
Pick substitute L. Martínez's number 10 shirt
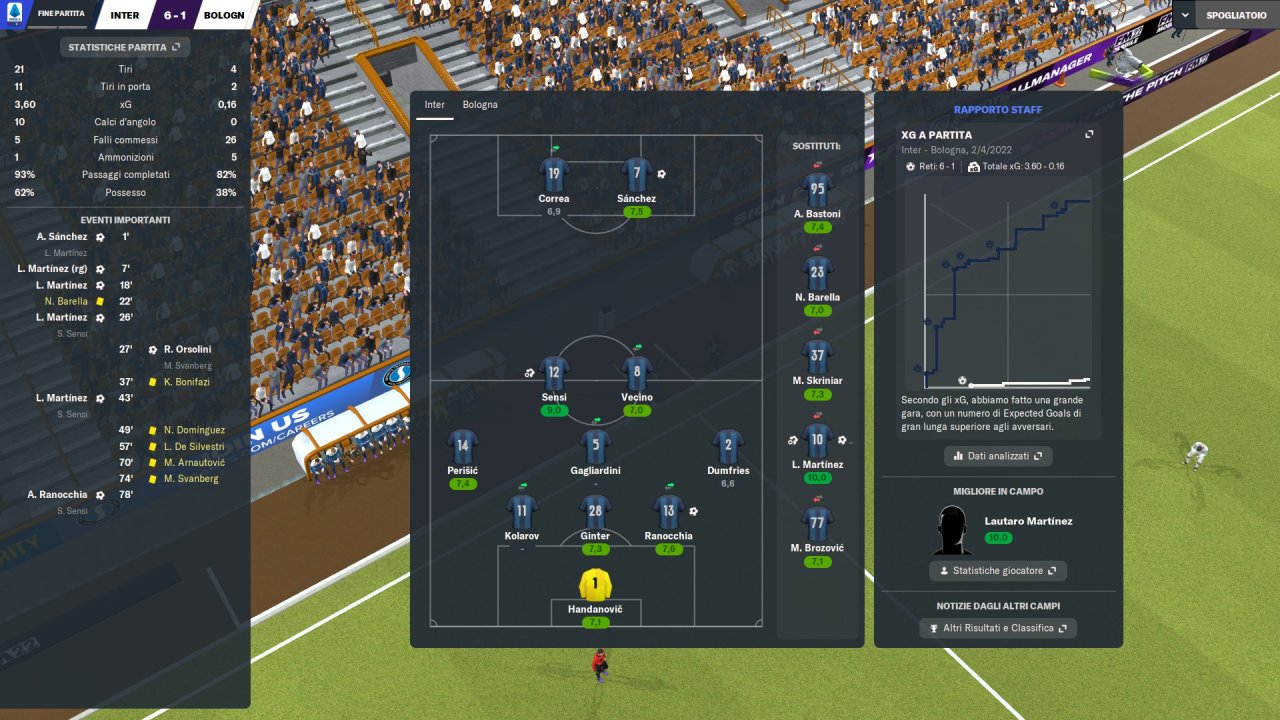tap(818, 438)
